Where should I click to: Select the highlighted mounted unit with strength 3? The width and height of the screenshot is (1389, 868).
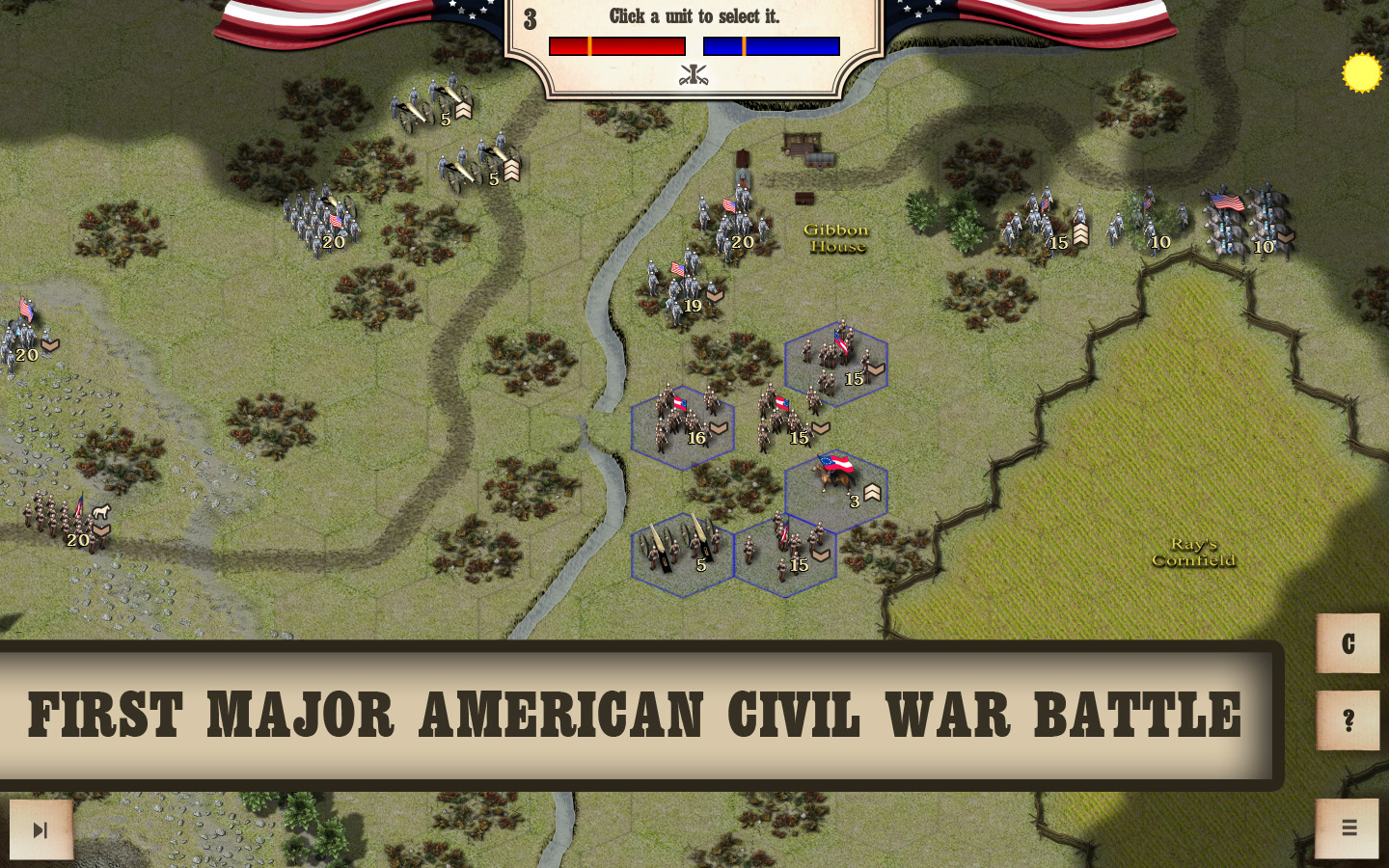pos(835,490)
